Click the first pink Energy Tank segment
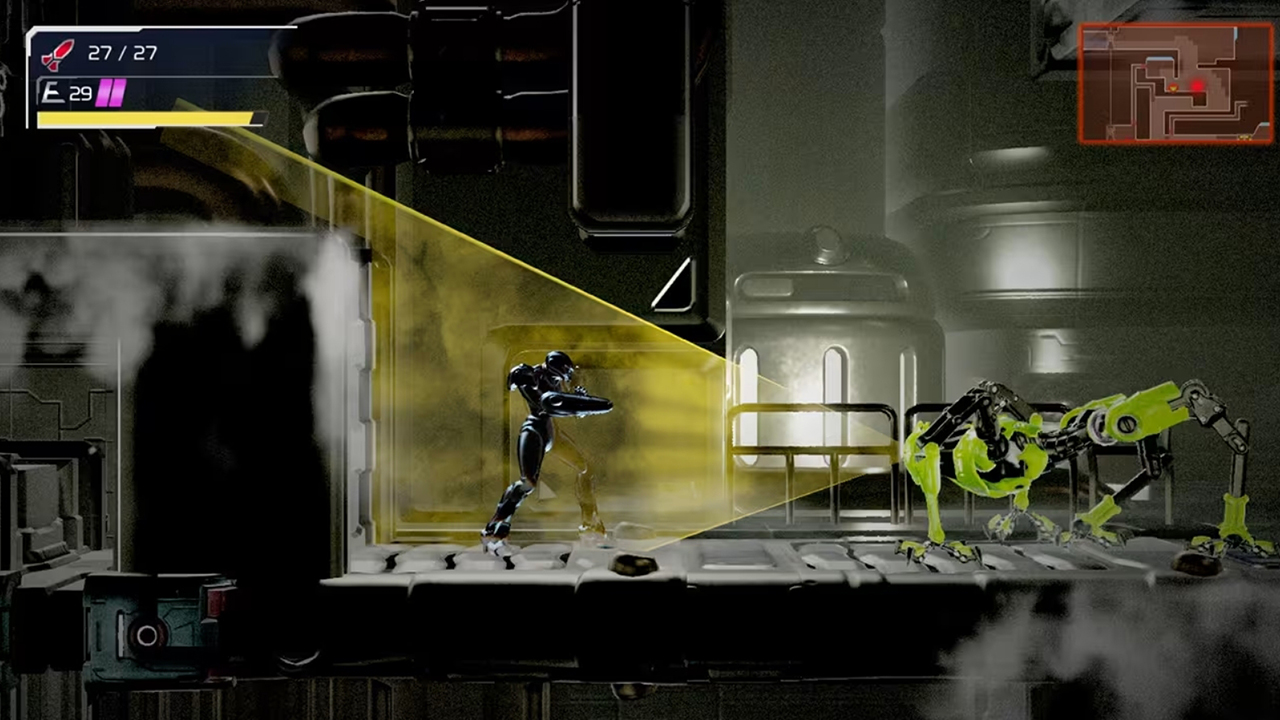Screen dimensions: 1280x720 (x=102, y=93)
